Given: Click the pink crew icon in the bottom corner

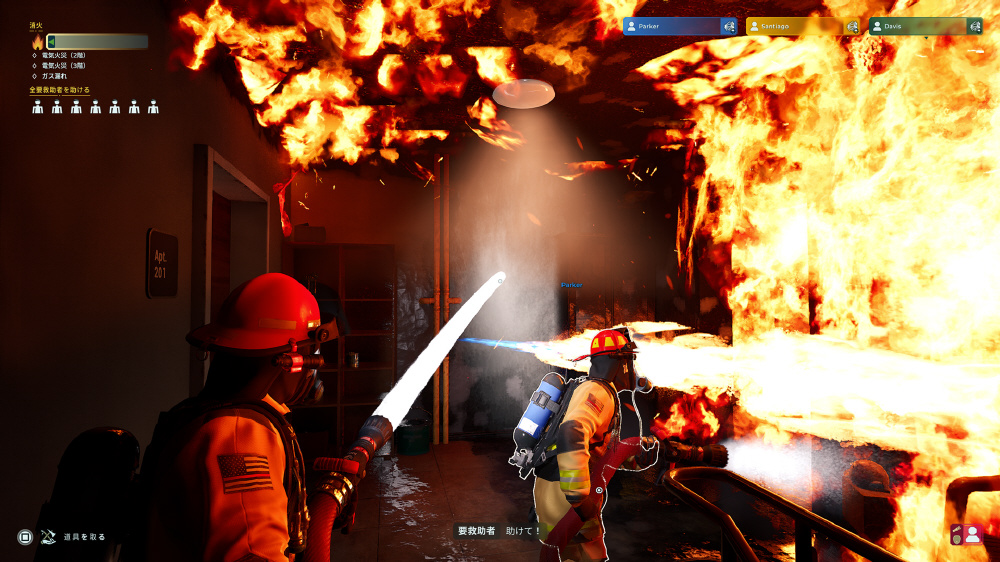Looking at the screenshot, I should (965, 534).
